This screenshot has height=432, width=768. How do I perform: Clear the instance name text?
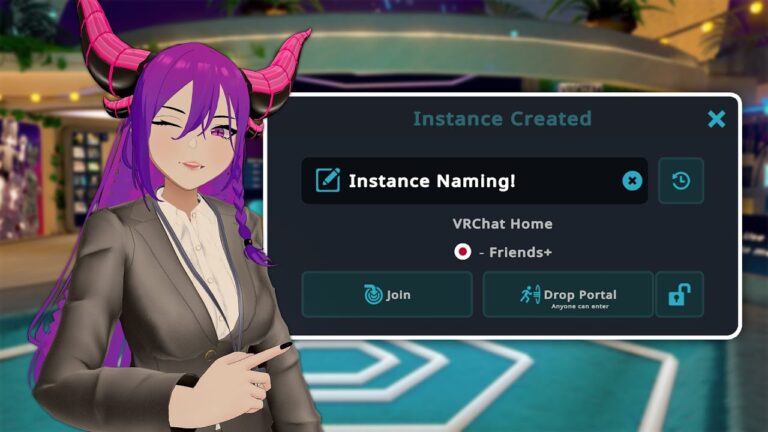coord(632,181)
